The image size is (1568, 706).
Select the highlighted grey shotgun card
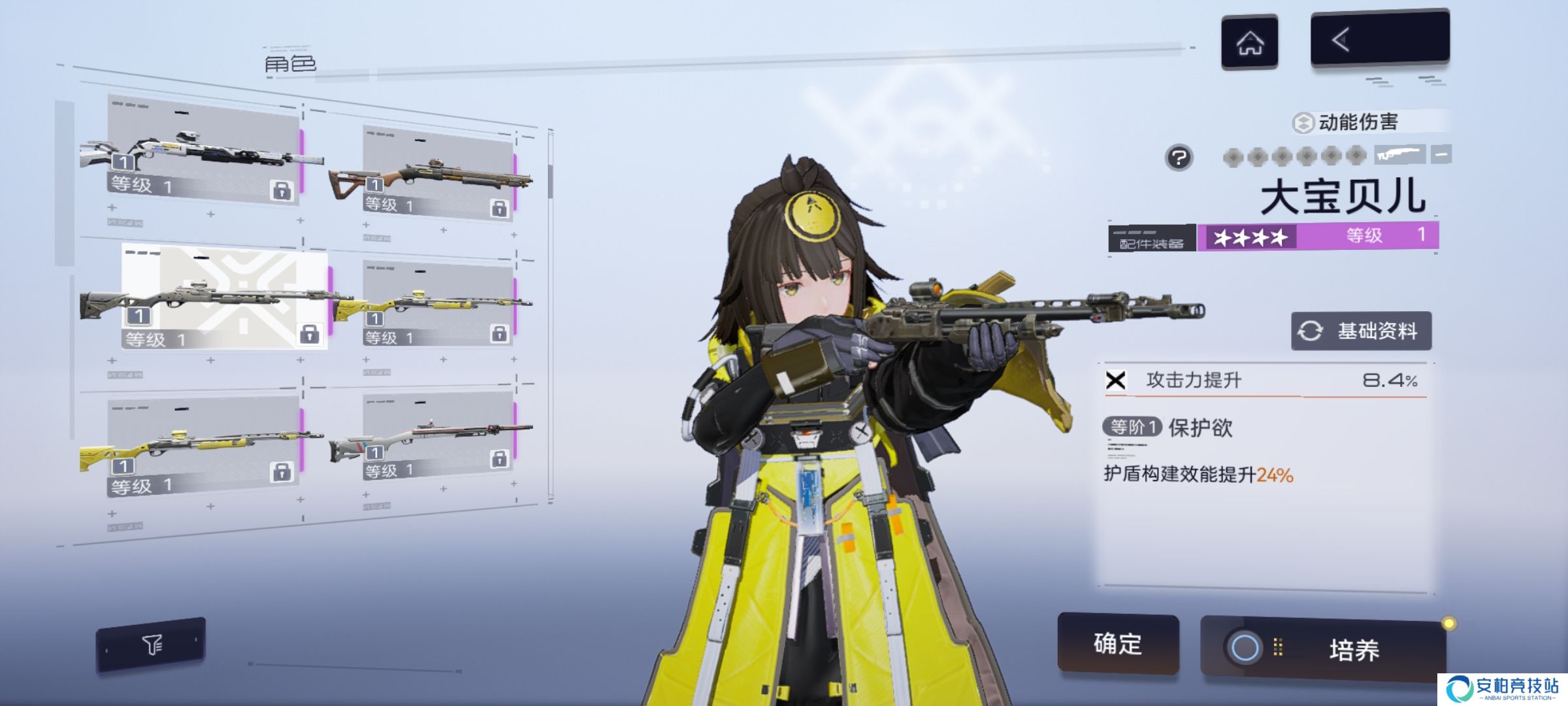pyautogui.click(x=223, y=298)
